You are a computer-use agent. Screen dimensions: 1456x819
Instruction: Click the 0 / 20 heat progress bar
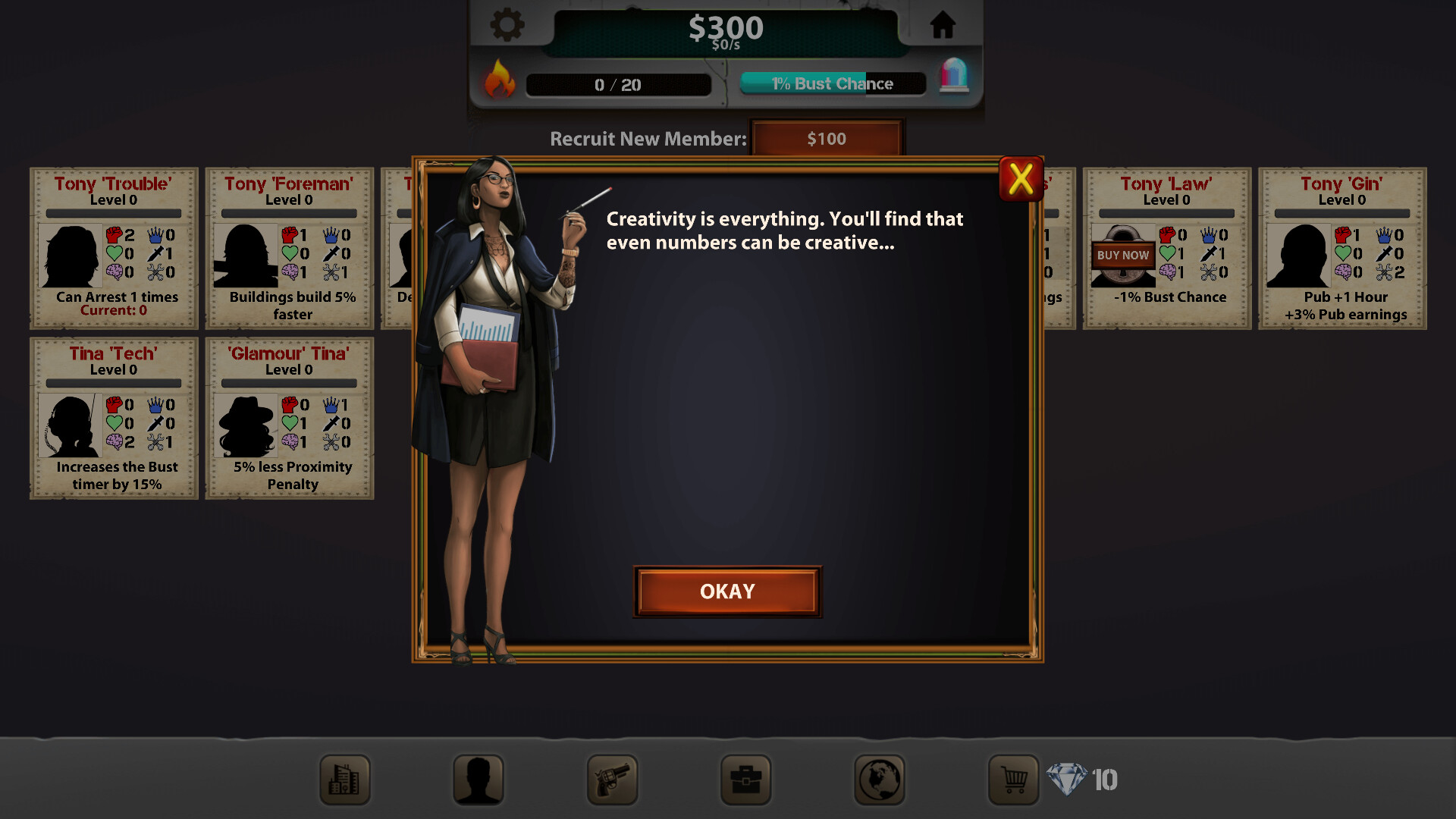(x=618, y=85)
